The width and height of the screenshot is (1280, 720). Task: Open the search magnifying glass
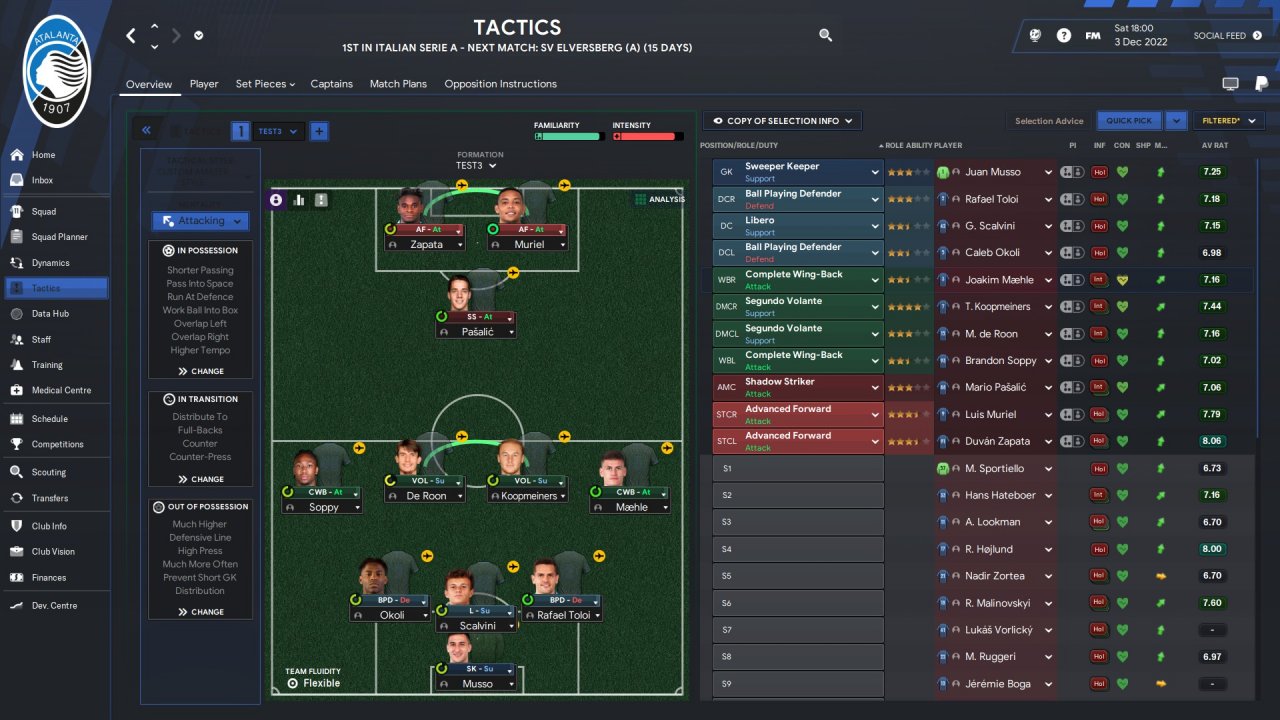tap(825, 35)
